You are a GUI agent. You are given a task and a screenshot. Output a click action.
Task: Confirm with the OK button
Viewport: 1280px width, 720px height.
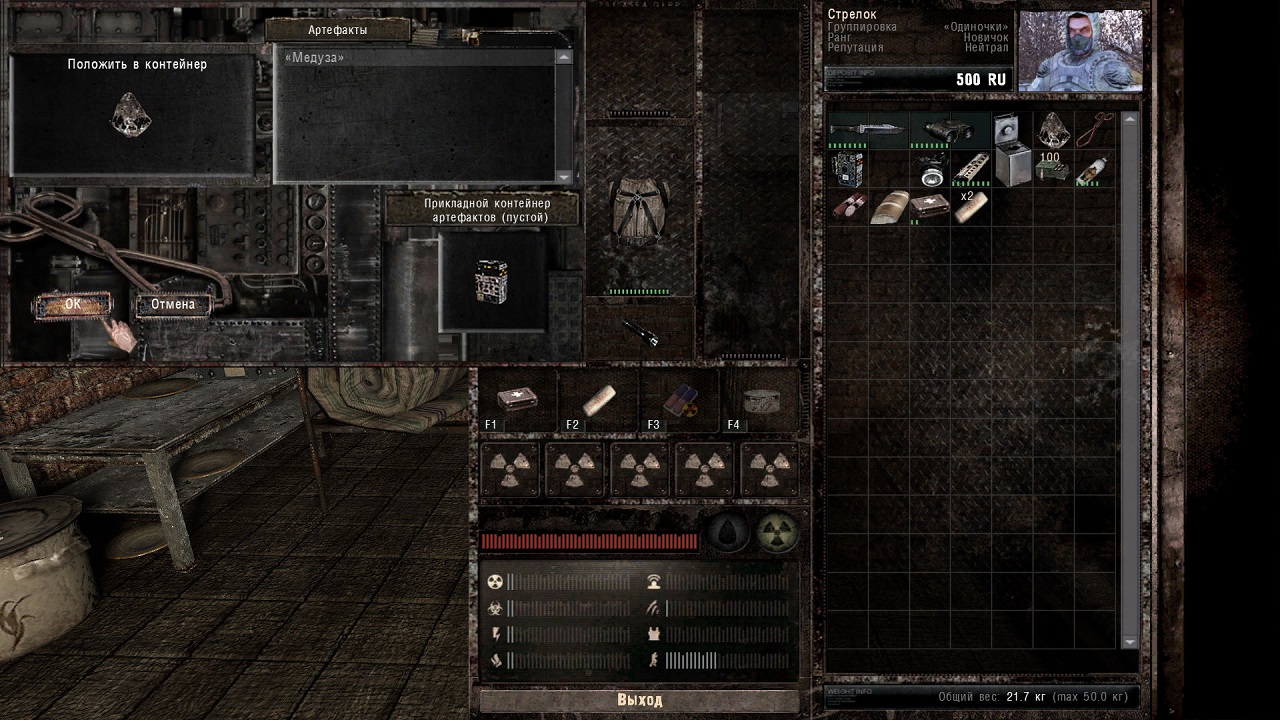(x=72, y=304)
